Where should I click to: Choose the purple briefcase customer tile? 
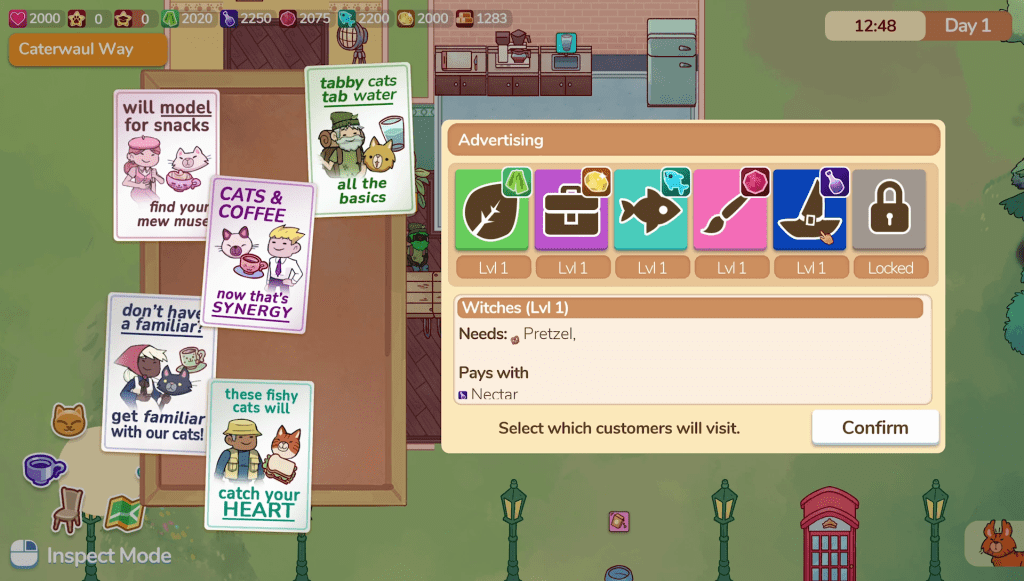[571, 210]
